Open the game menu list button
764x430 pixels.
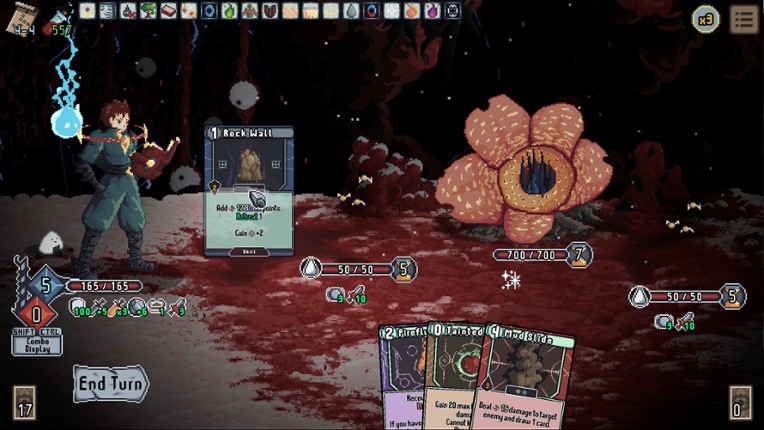(743, 19)
